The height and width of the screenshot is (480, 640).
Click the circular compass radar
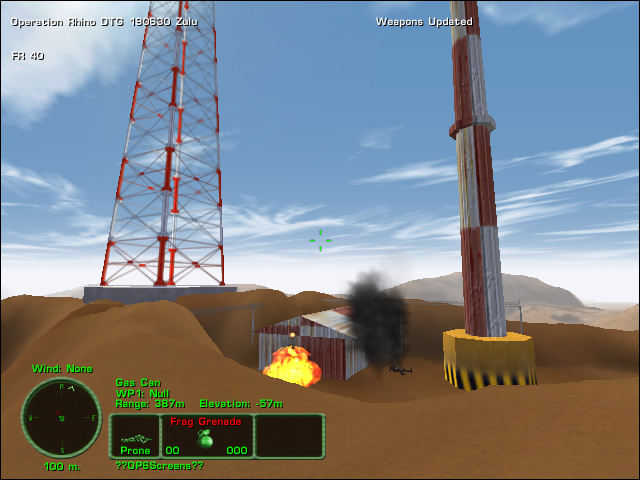(x=61, y=417)
